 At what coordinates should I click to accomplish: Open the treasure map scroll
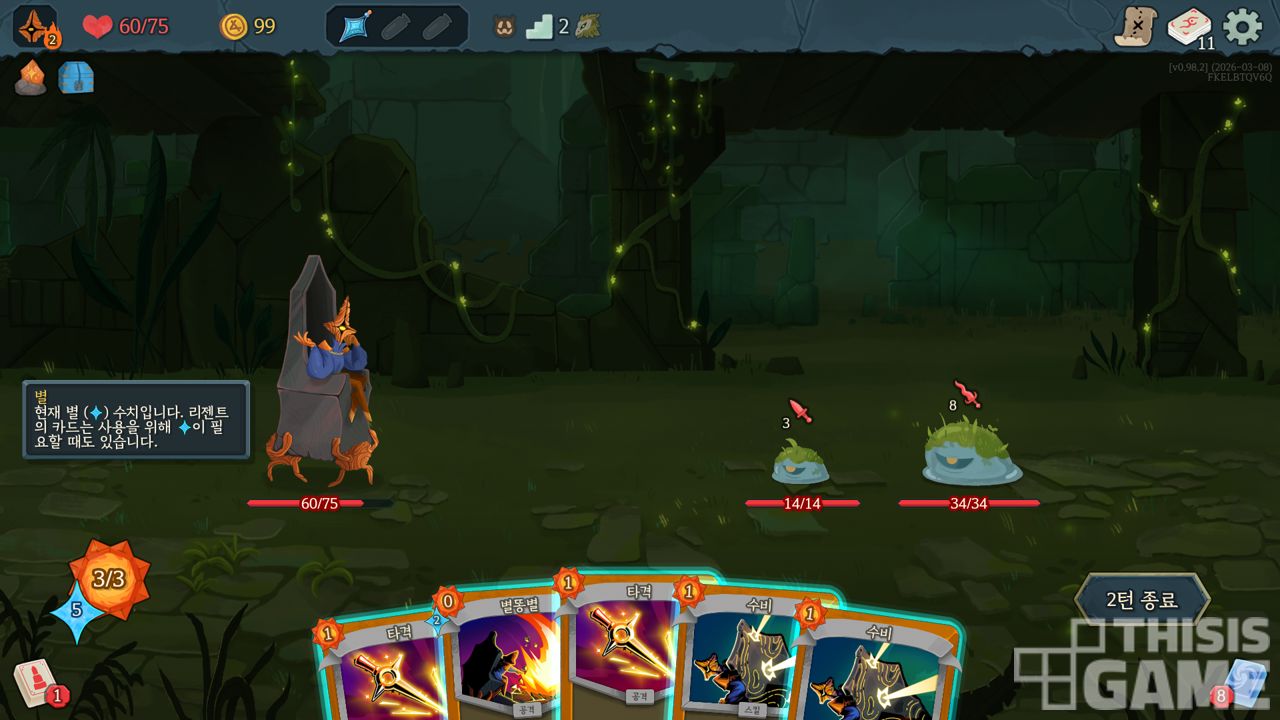pyautogui.click(x=1135, y=26)
